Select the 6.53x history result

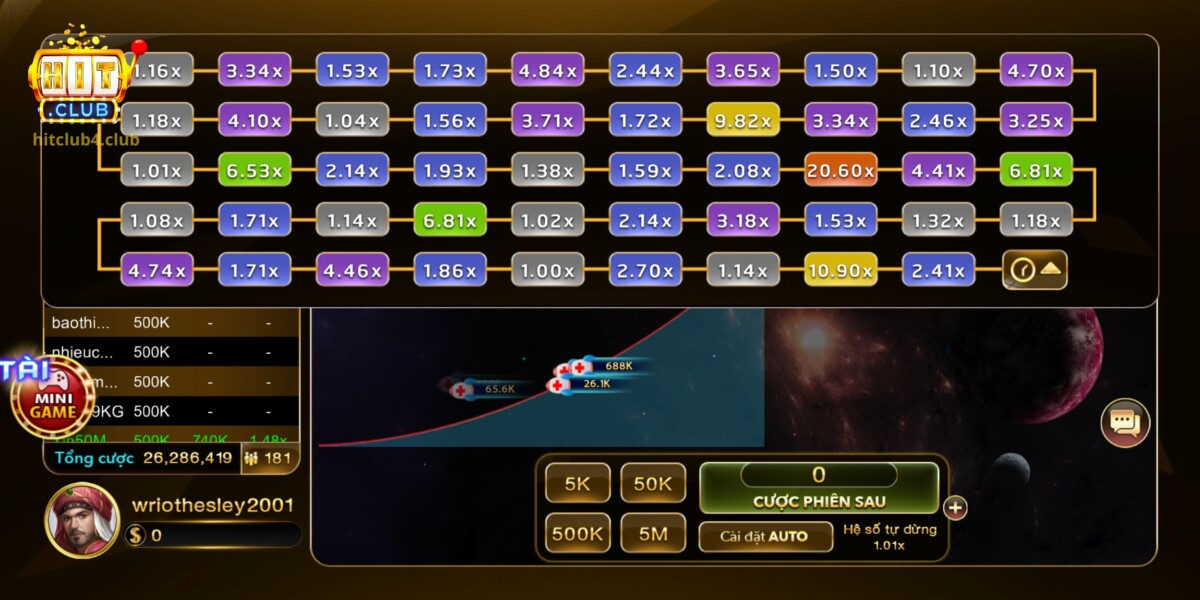click(254, 170)
